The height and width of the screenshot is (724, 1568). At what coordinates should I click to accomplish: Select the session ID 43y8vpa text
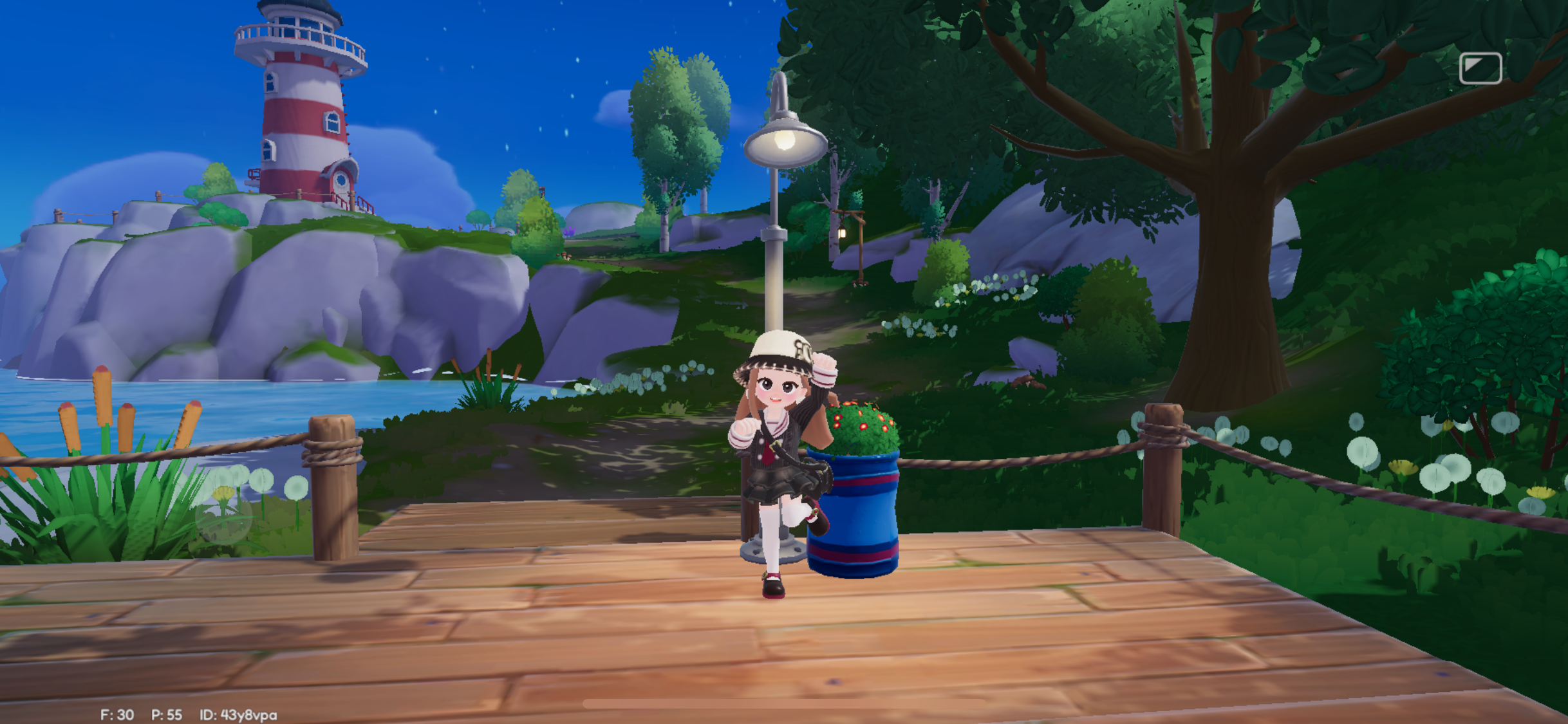click(241, 713)
